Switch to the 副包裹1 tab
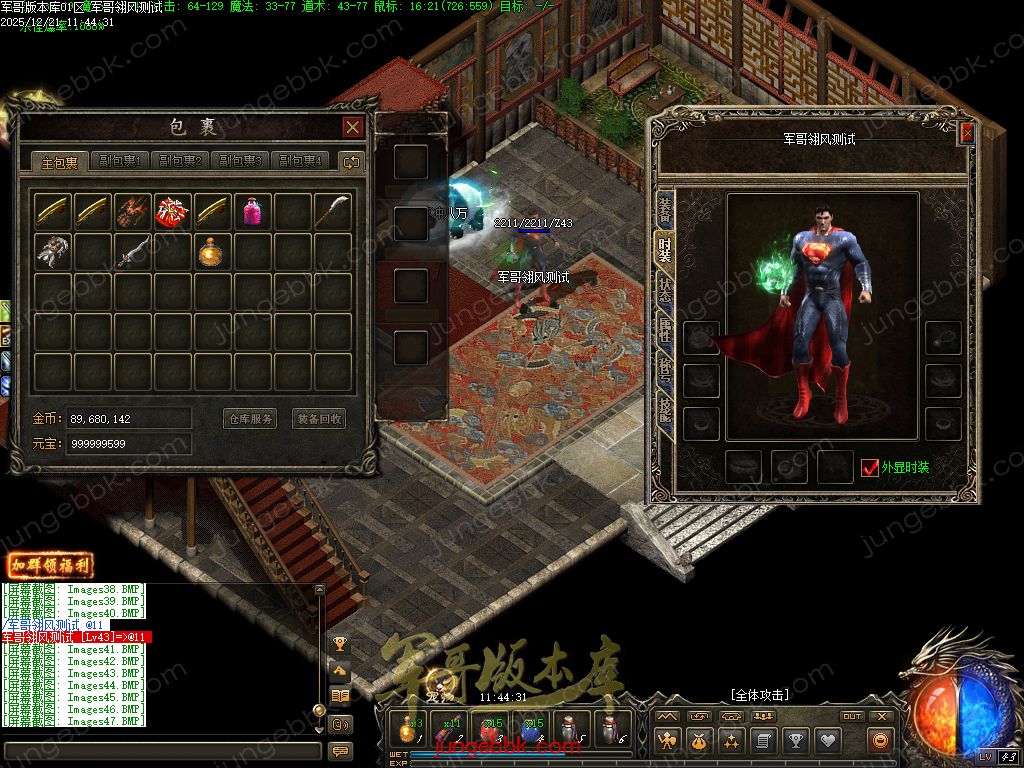1024x768 pixels. coord(120,161)
